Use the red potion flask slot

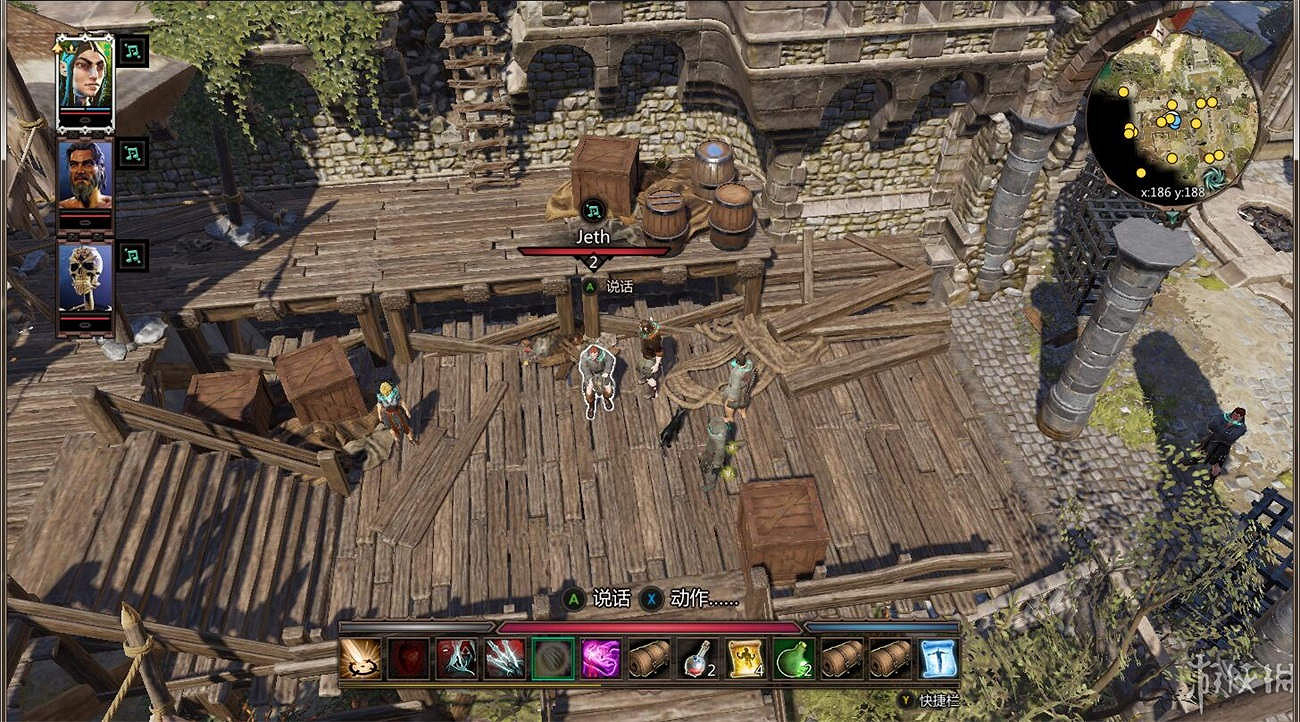click(x=697, y=659)
